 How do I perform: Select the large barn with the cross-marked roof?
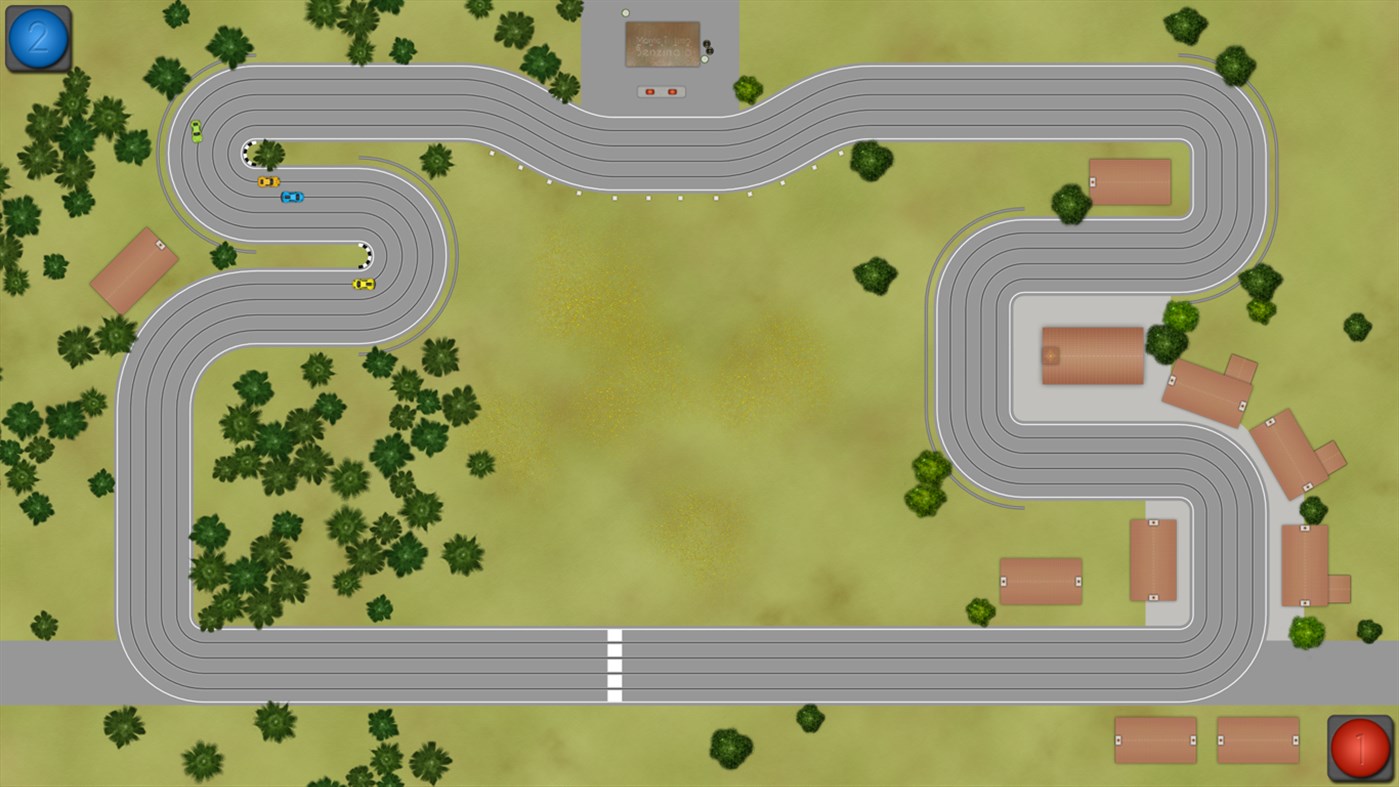(1092, 354)
